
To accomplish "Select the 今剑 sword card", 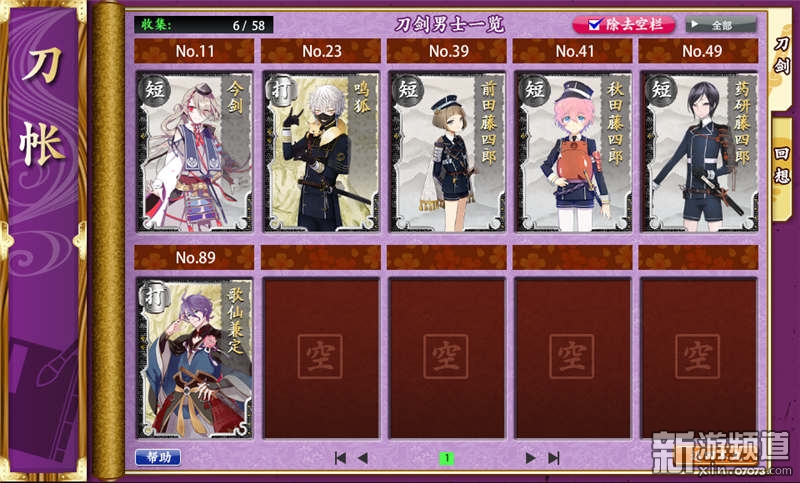I will (x=194, y=150).
